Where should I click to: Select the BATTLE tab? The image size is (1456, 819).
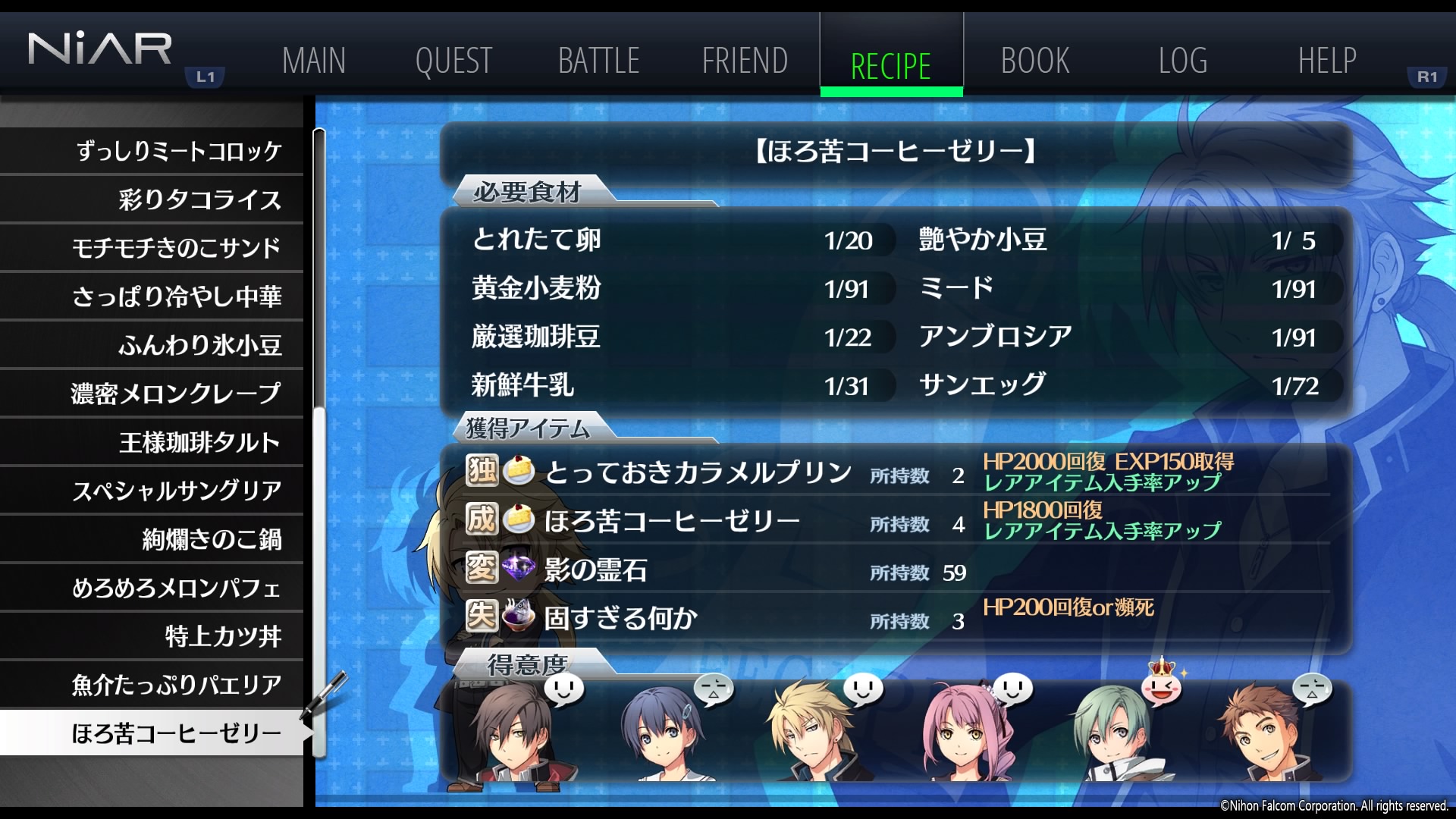click(598, 61)
